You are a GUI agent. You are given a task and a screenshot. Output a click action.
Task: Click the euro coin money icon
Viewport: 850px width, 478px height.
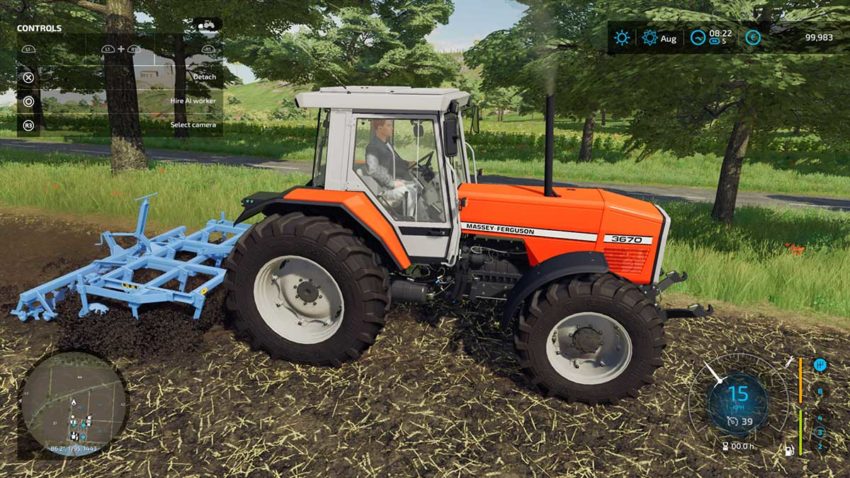pyautogui.click(x=752, y=38)
